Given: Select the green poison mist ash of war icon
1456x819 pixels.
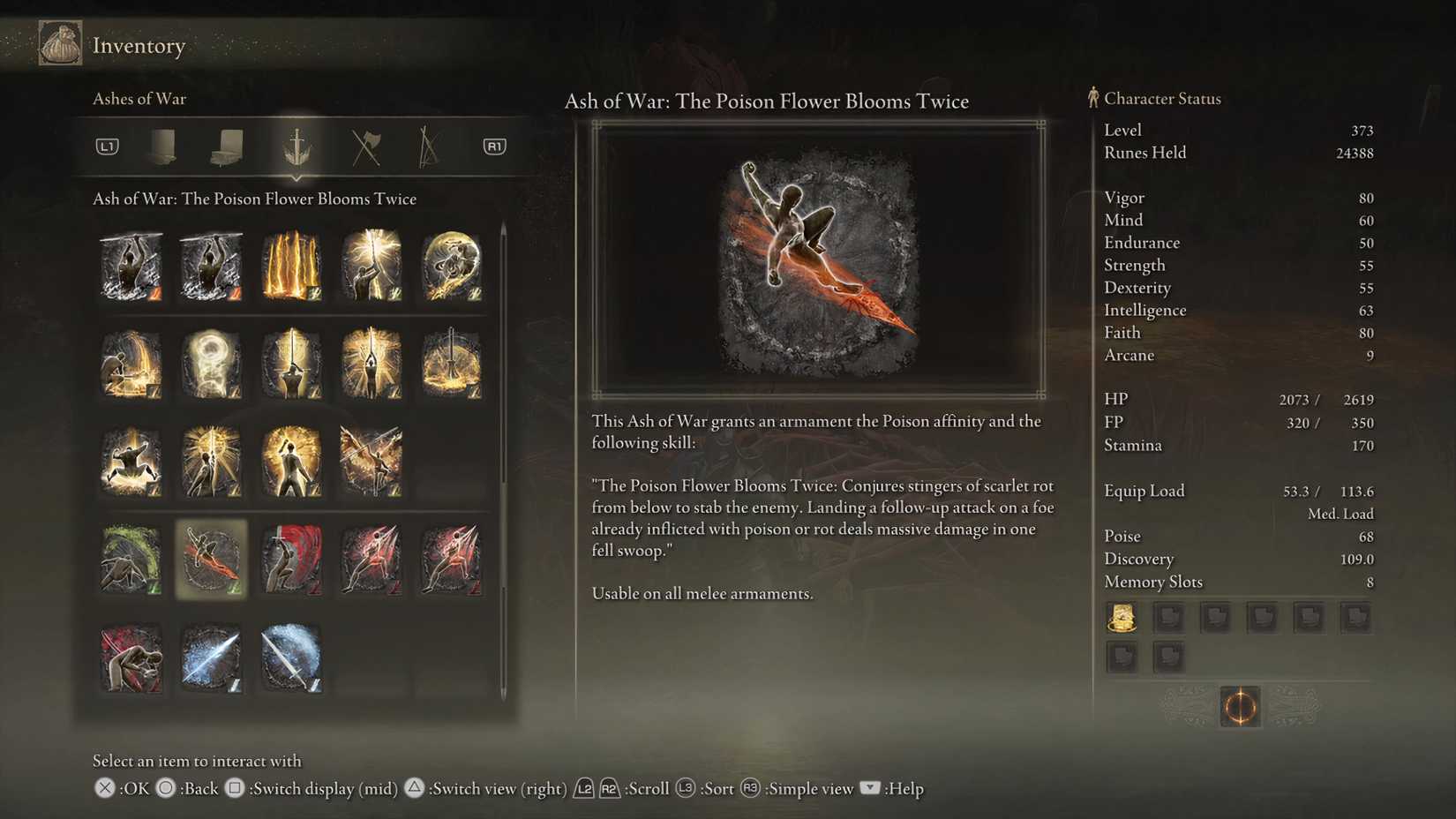Looking at the screenshot, I should point(131,560).
